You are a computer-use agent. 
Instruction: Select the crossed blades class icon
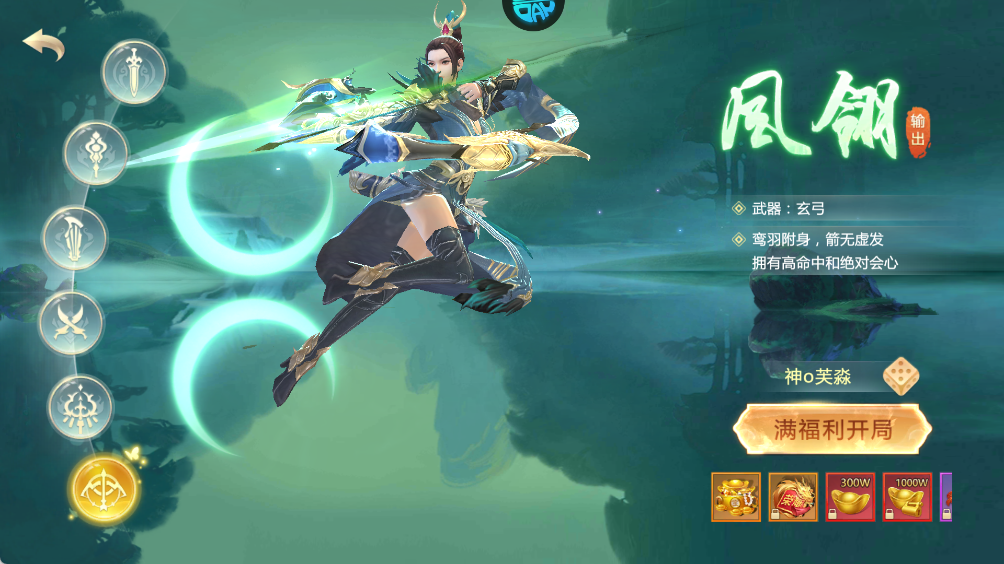[x=71, y=323]
